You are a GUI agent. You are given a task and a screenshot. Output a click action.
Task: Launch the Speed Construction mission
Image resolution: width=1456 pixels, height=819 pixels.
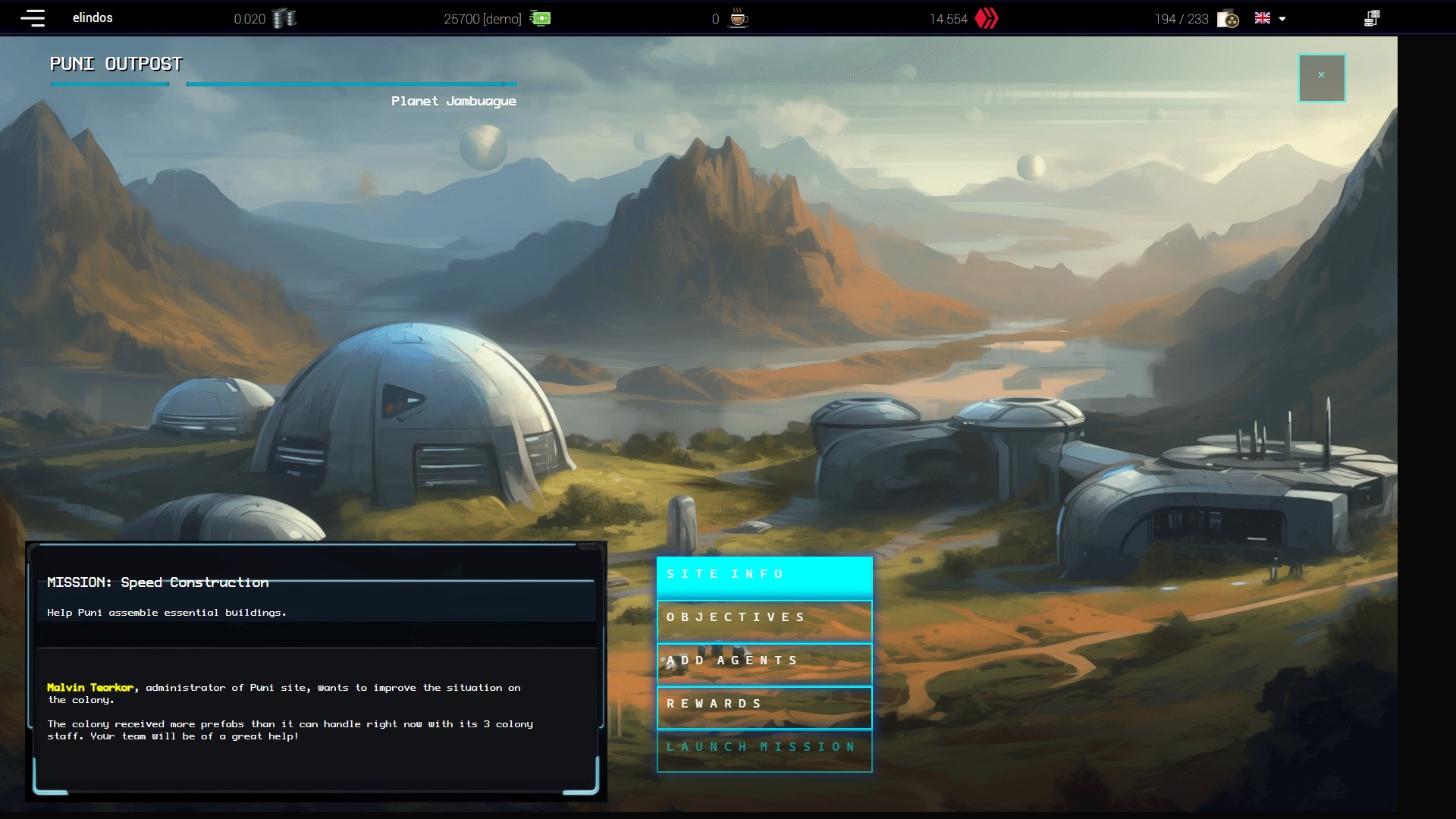click(x=764, y=748)
